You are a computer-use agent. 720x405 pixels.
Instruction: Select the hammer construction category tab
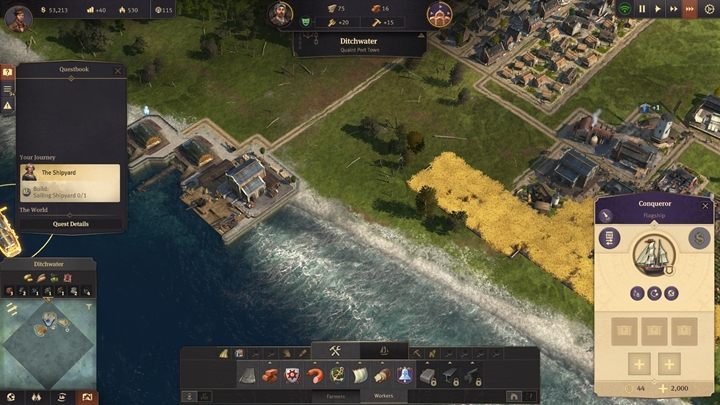(x=335, y=351)
